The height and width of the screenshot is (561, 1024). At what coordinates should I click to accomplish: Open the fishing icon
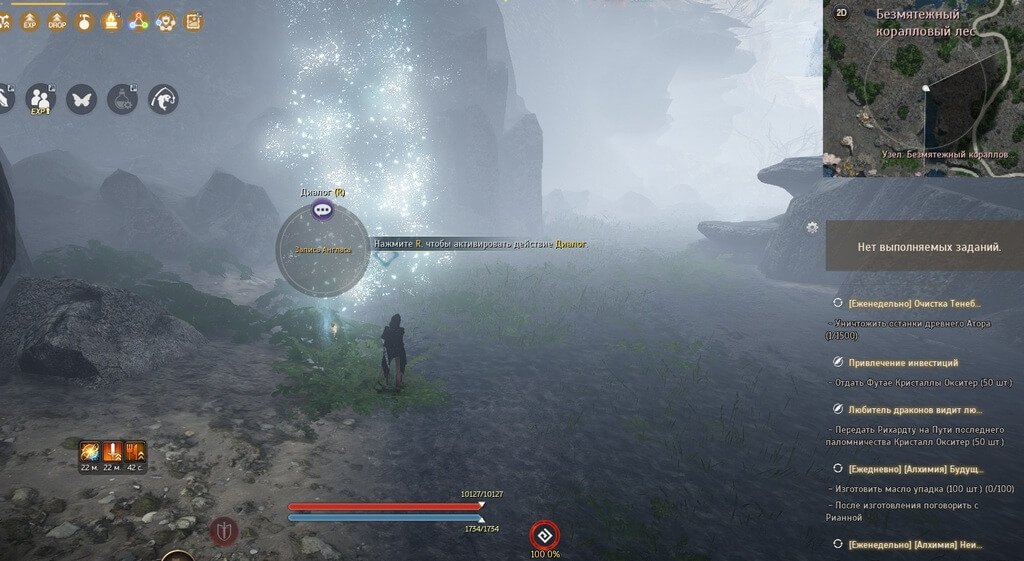[163, 98]
